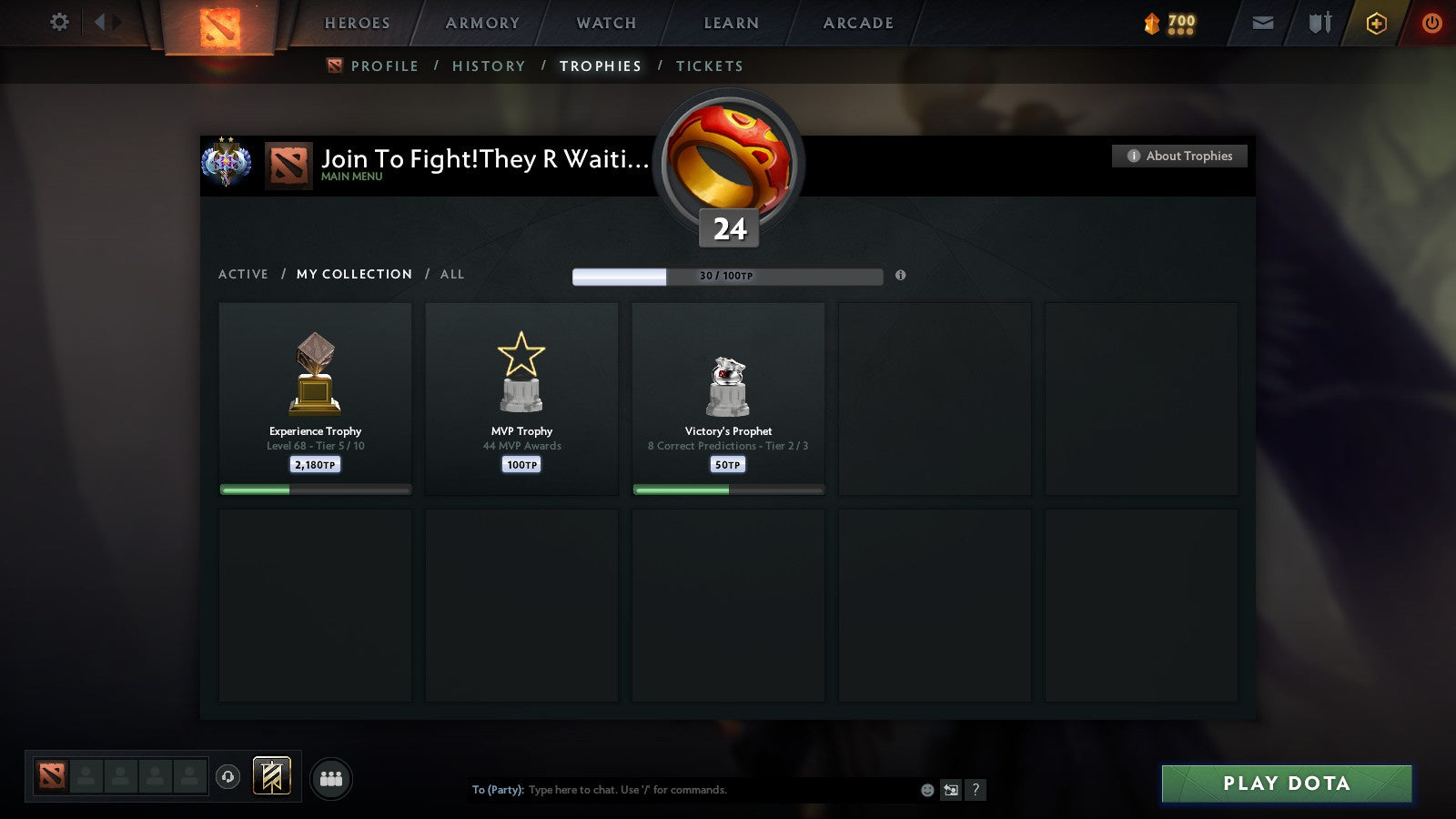Open About Trophies

[x=1178, y=156]
